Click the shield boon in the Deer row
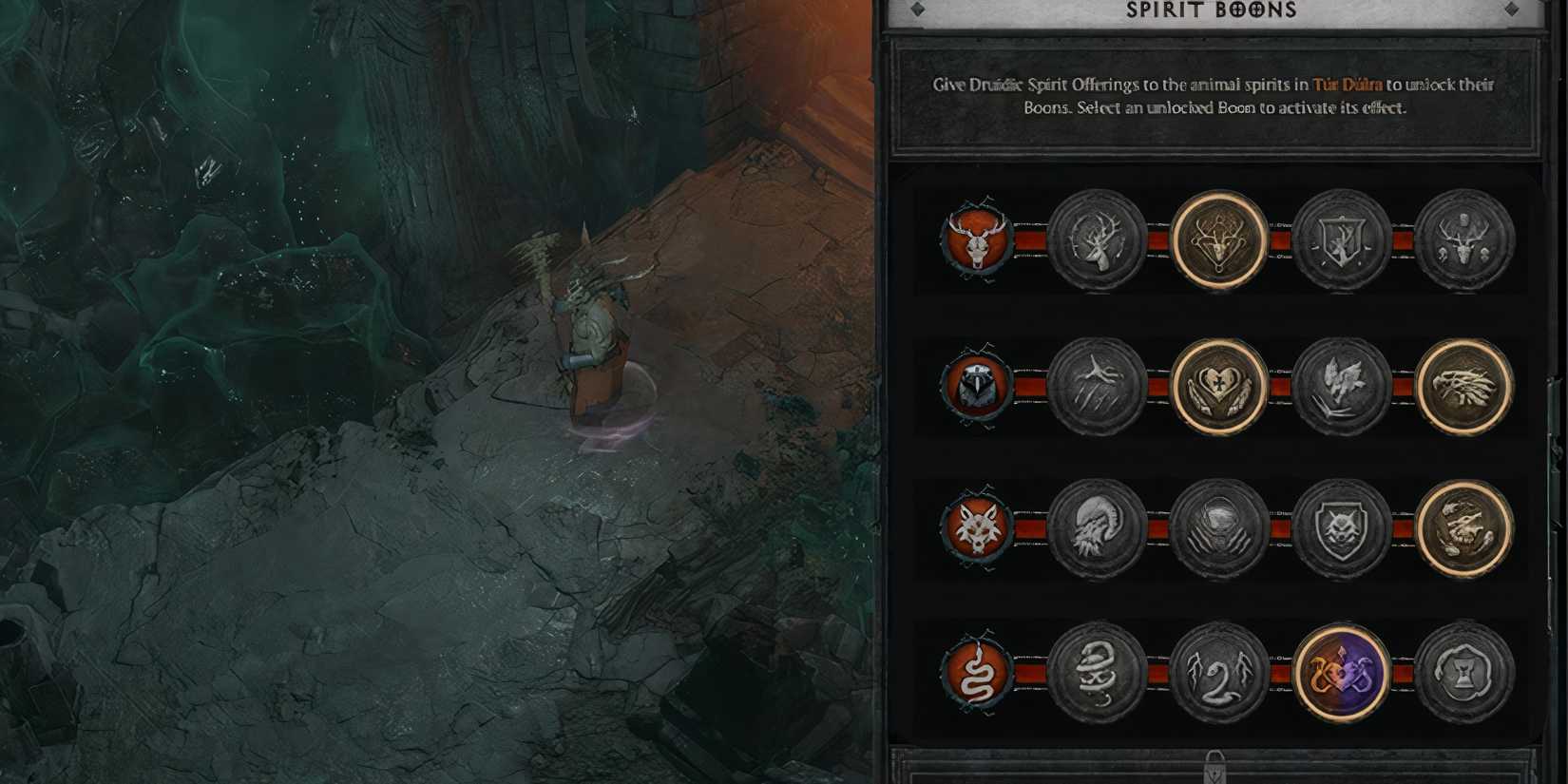Viewport: 1568px width, 784px height. (1340, 240)
